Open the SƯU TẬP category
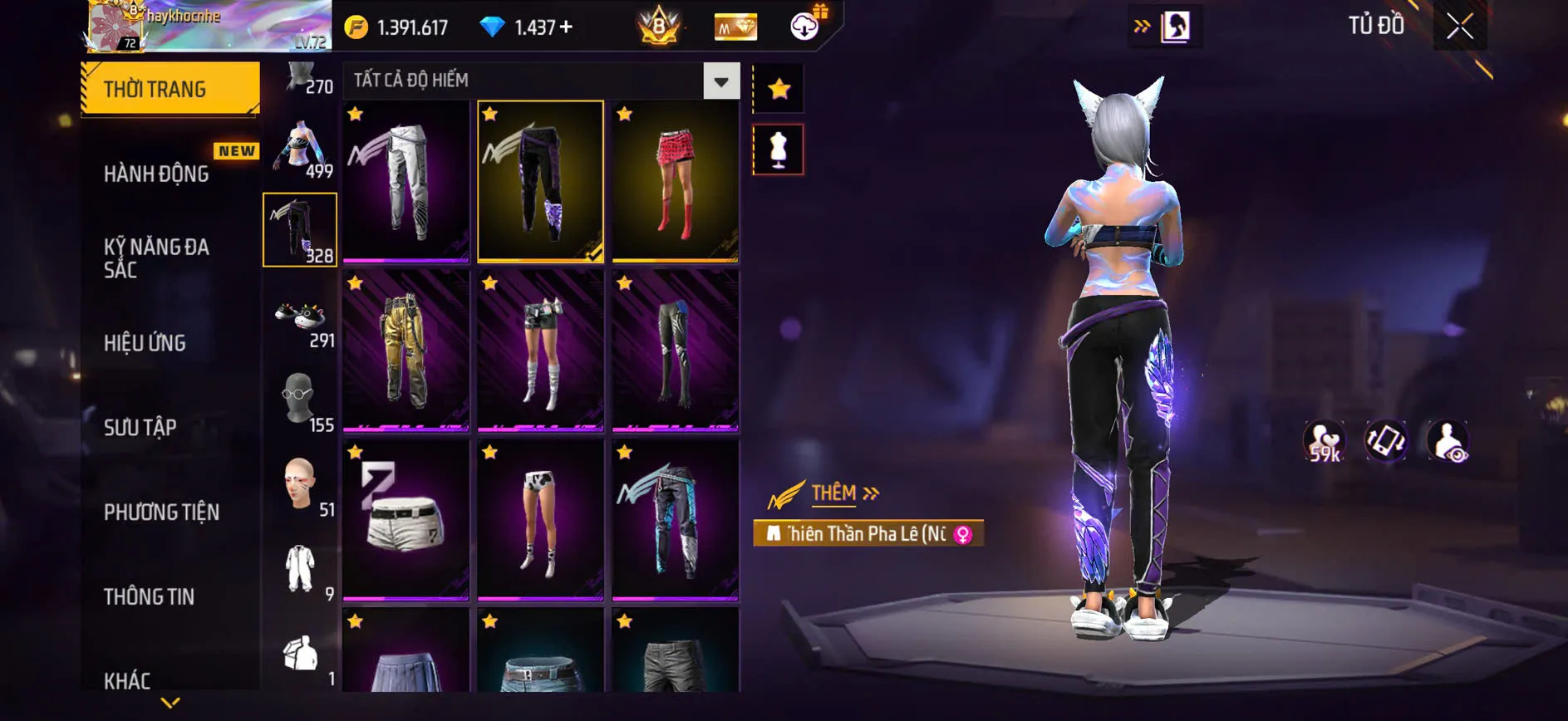Viewport: 1568px width, 721px height. [x=141, y=427]
